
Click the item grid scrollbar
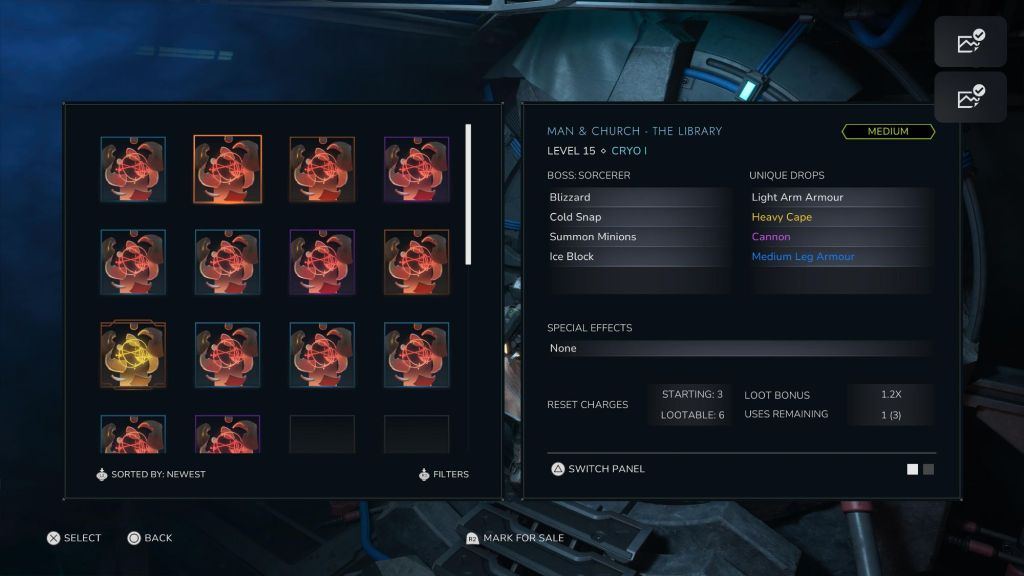468,194
